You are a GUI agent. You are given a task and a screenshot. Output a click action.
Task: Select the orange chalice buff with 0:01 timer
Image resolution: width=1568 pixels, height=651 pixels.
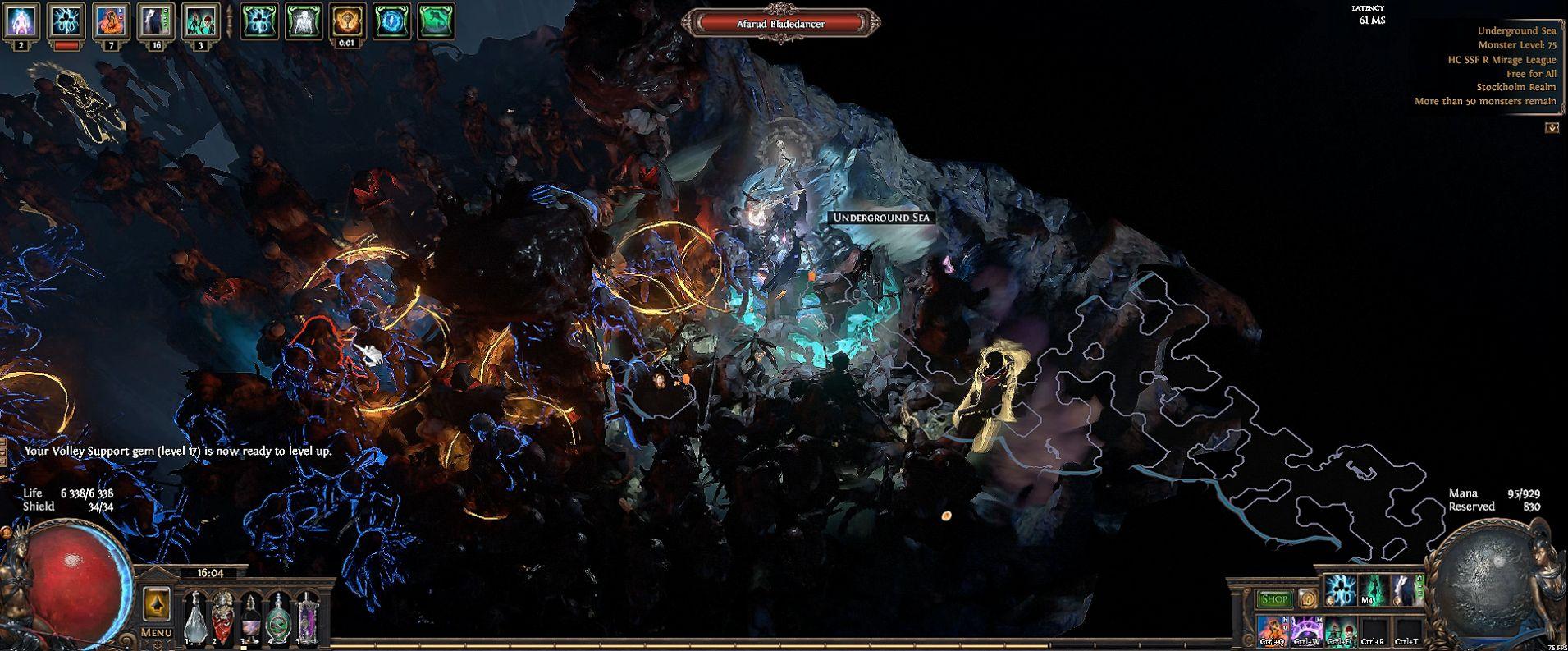347,21
